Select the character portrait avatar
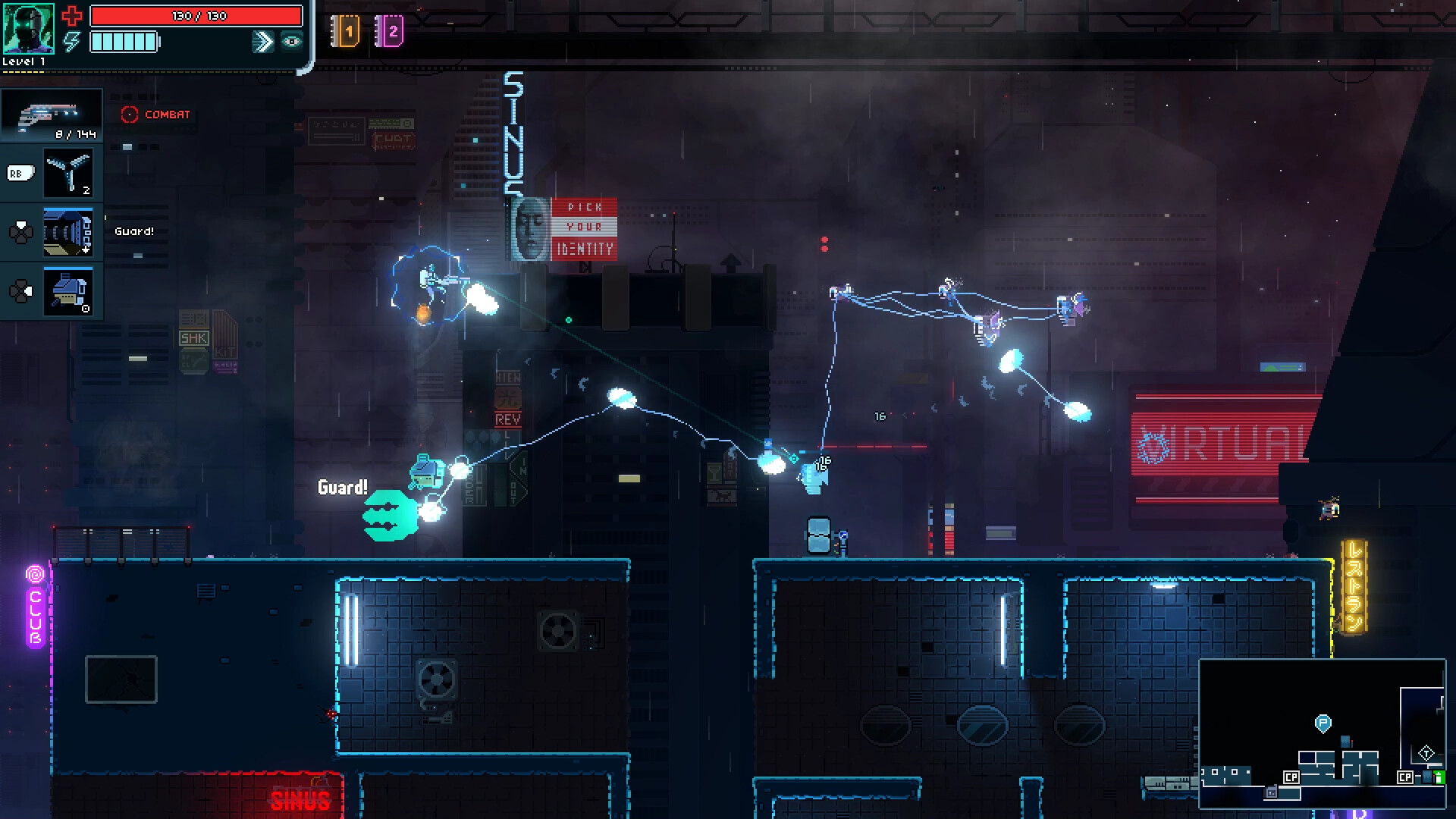Viewport: 1456px width, 819px height. click(x=30, y=30)
